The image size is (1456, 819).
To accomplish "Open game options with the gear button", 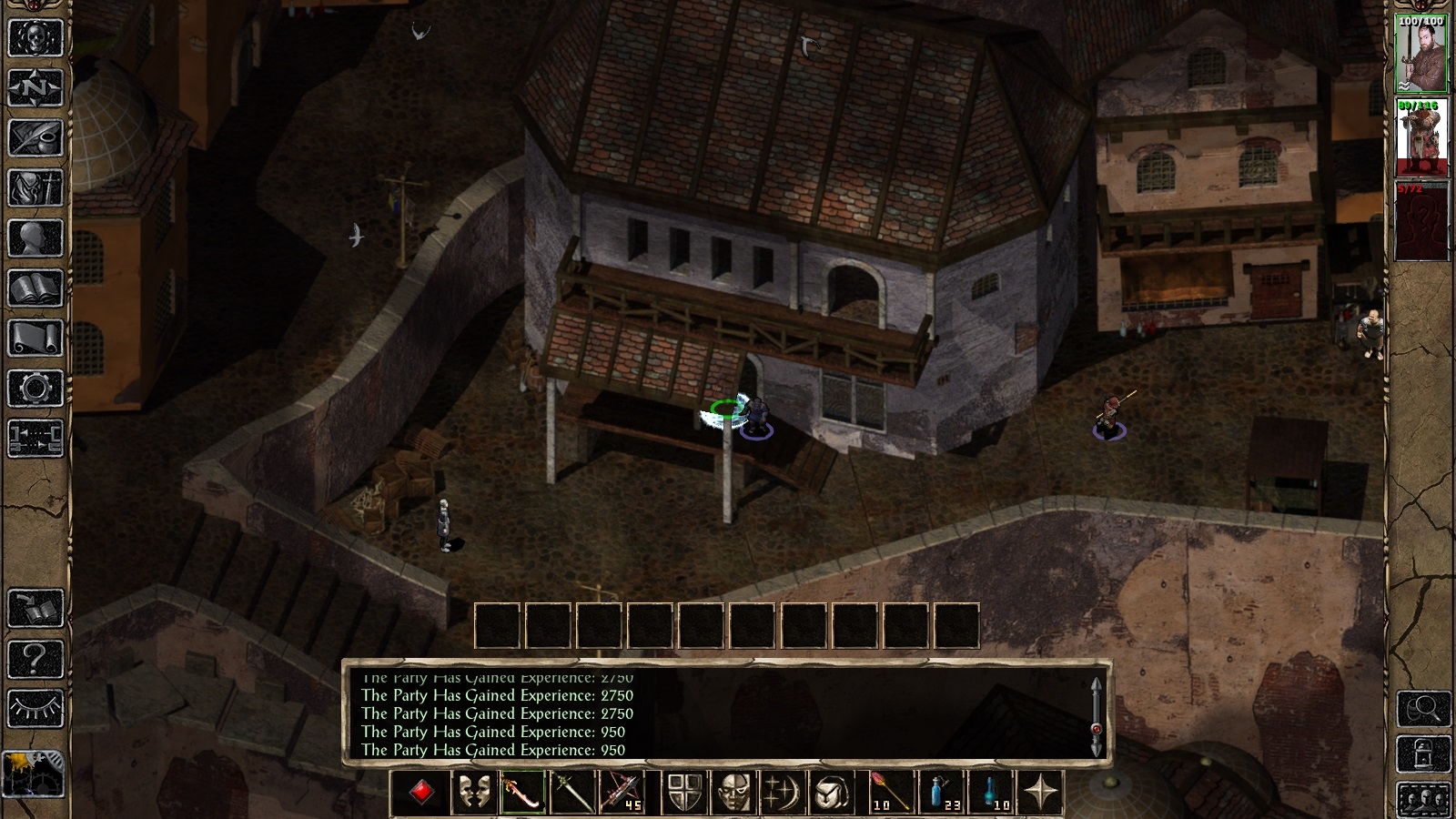I will click(35, 389).
